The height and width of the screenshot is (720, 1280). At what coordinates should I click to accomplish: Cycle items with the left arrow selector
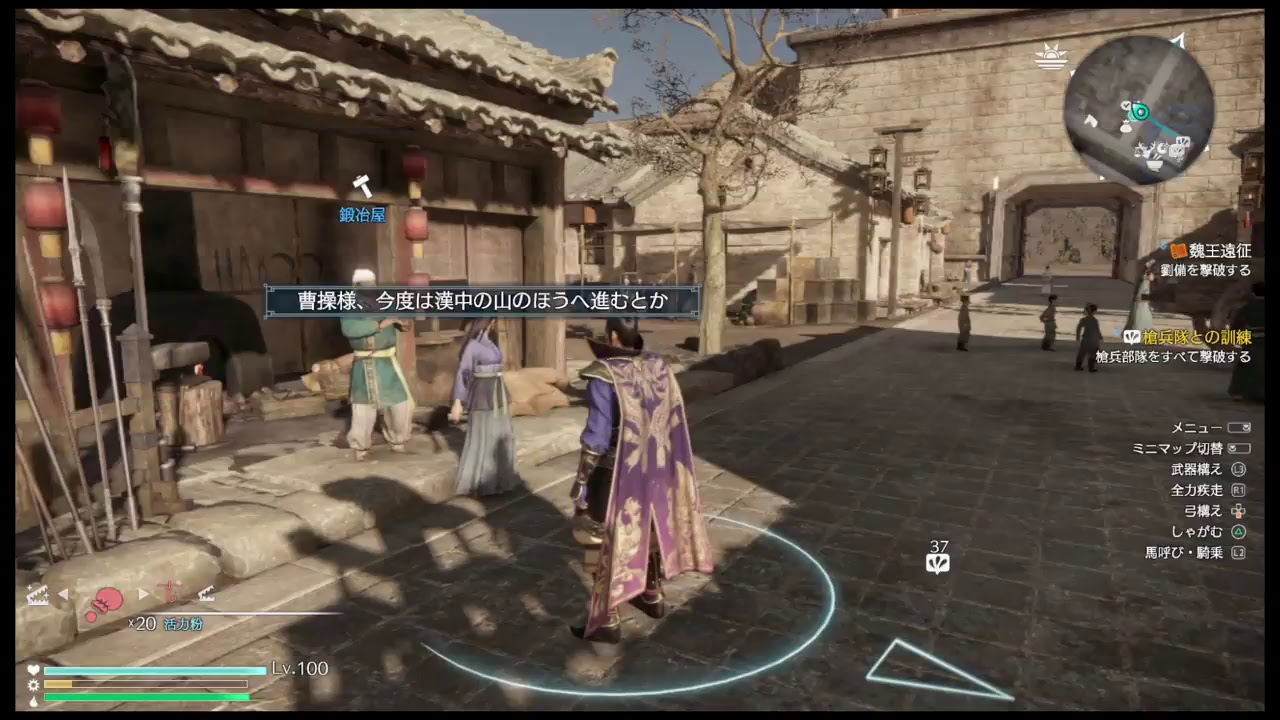(x=64, y=592)
